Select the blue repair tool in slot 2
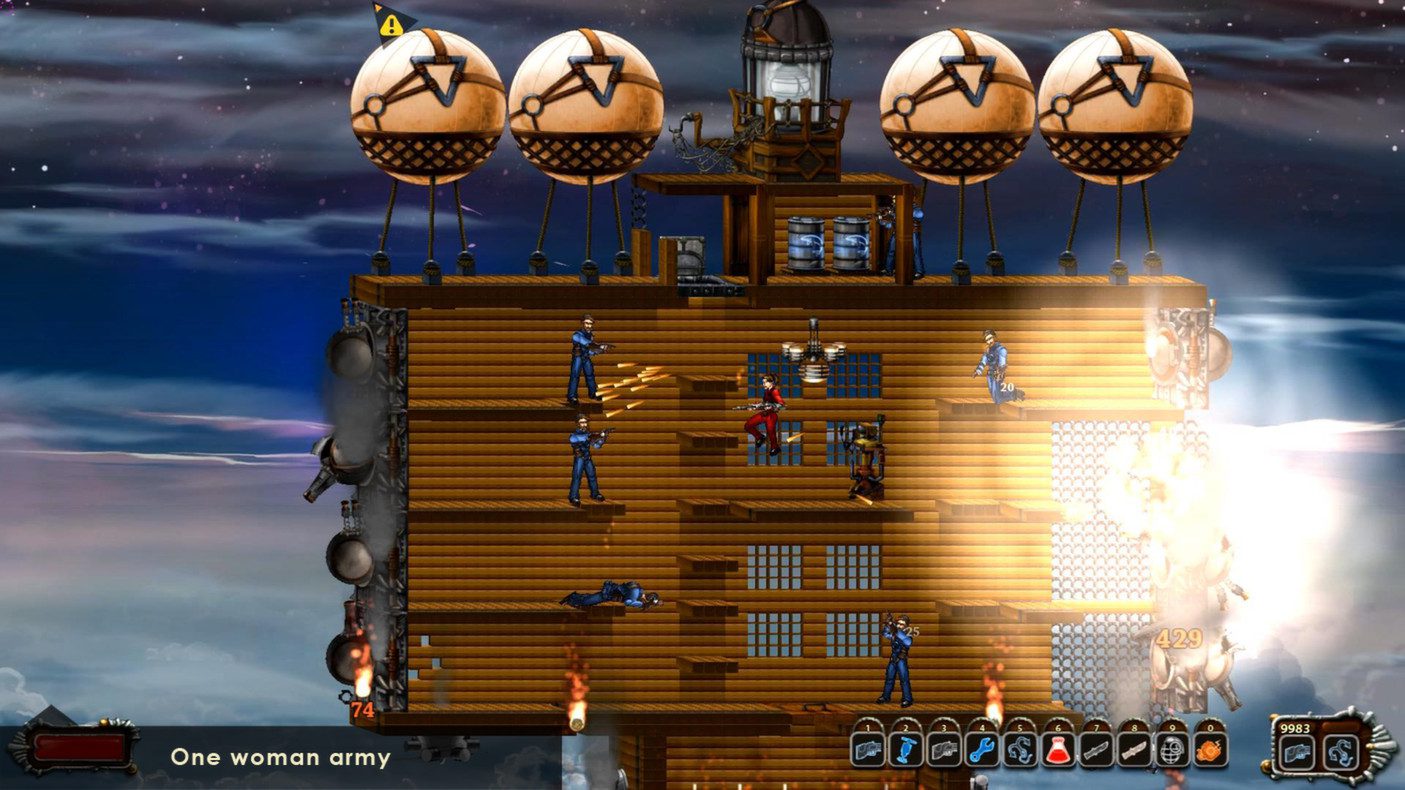 point(906,748)
